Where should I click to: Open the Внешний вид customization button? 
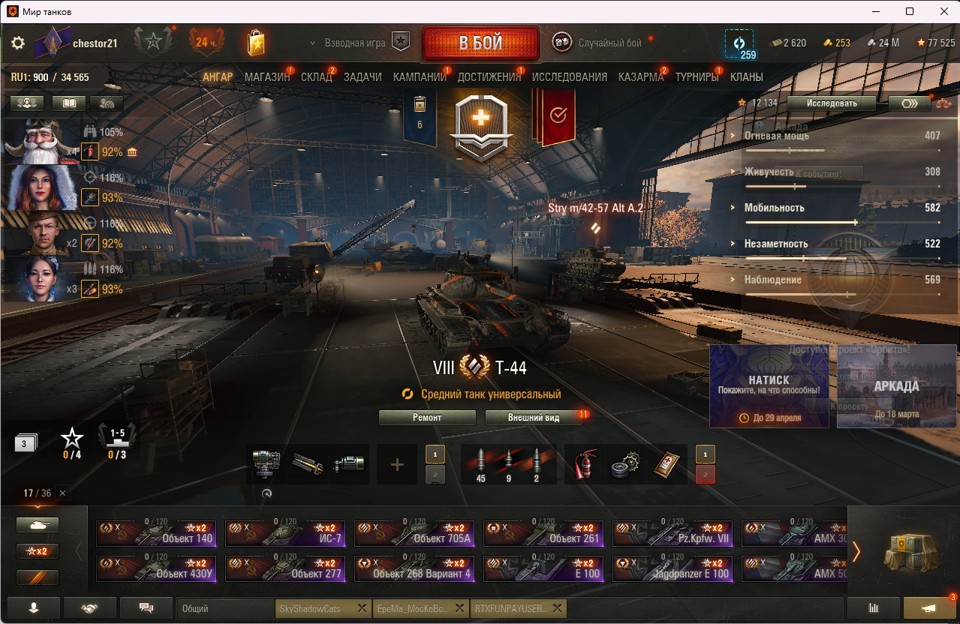[533, 417]
